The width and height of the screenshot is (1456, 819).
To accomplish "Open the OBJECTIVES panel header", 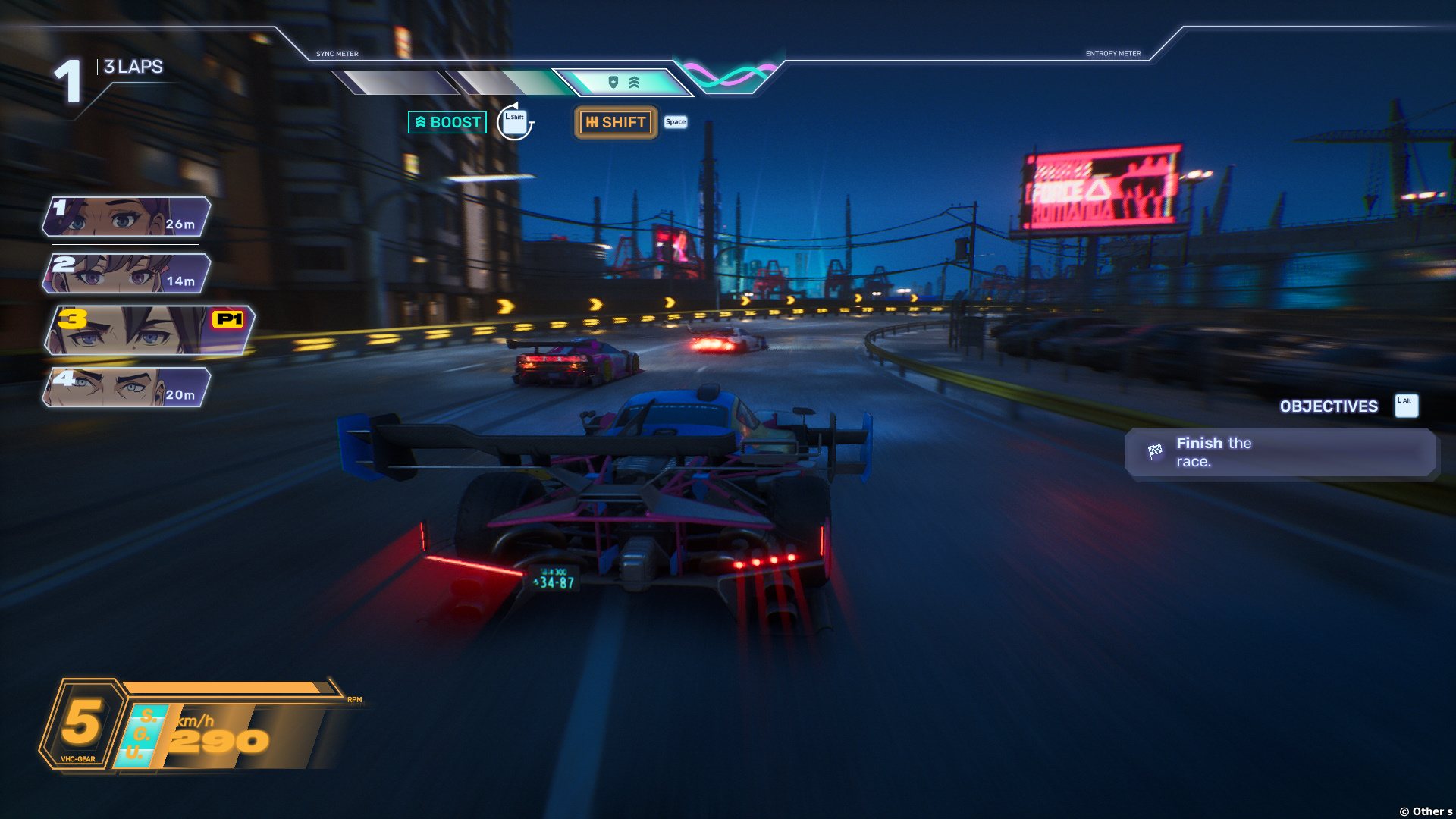I will pos(1329,406).
